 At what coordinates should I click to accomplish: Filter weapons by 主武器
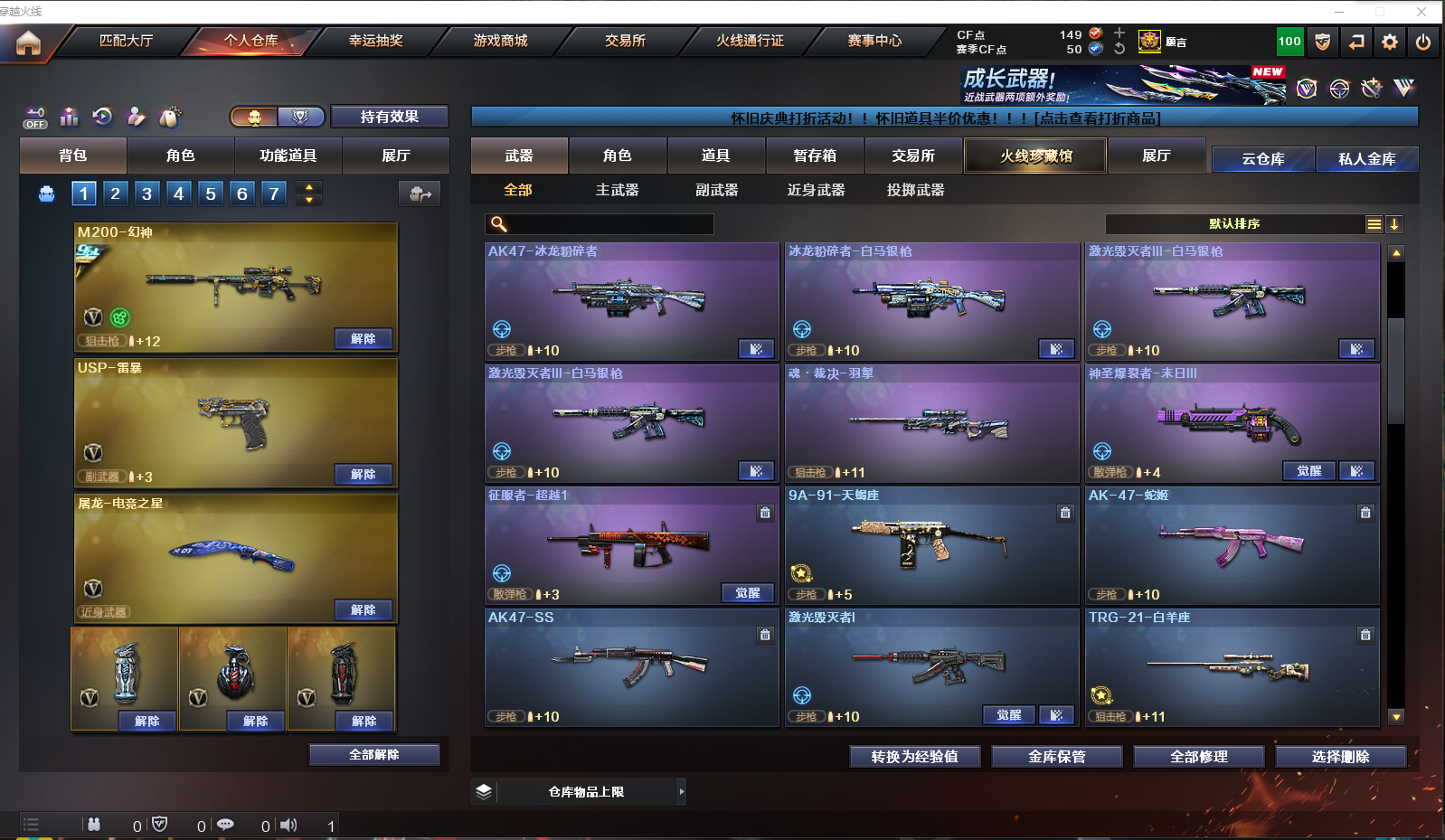(617, 190)
